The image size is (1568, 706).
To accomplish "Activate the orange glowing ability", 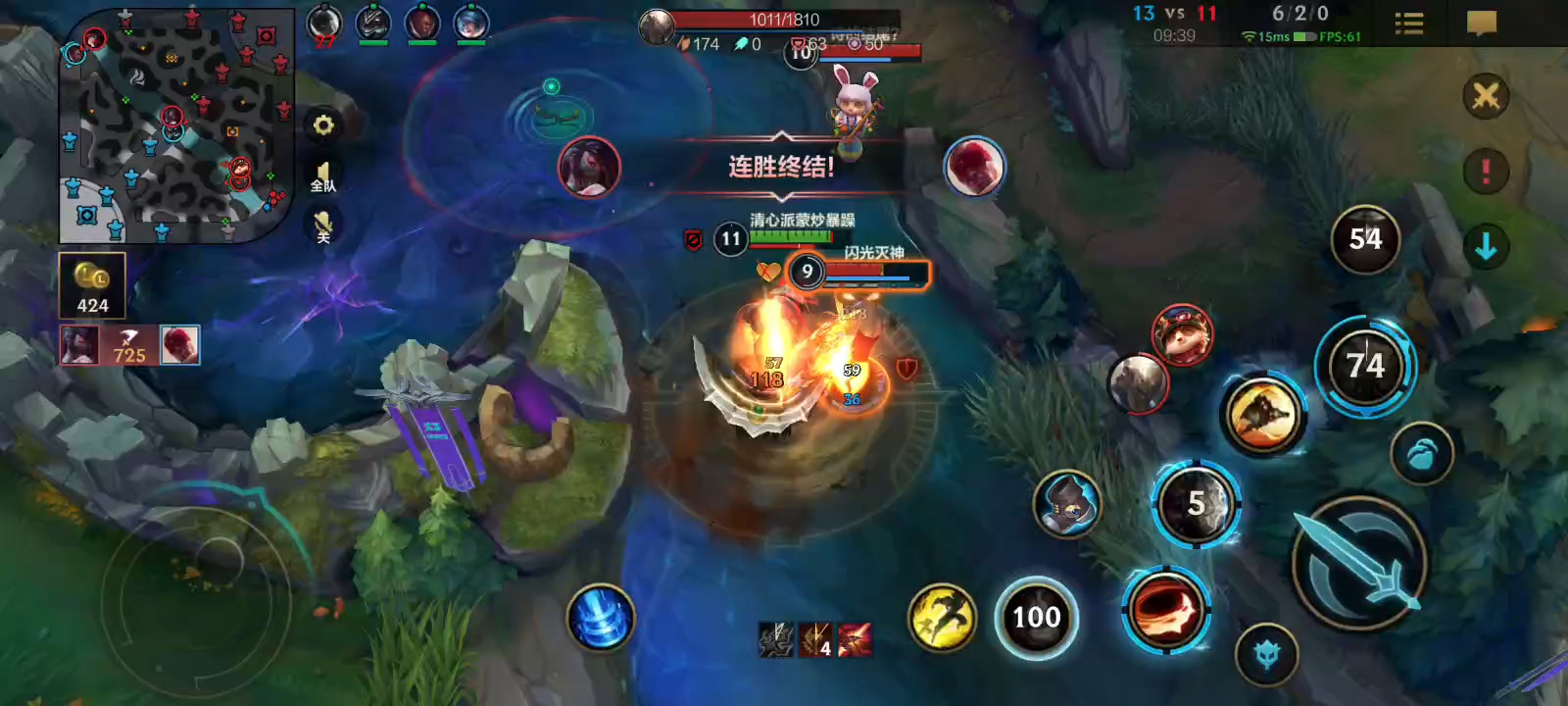I will [x=1263, y=416].
